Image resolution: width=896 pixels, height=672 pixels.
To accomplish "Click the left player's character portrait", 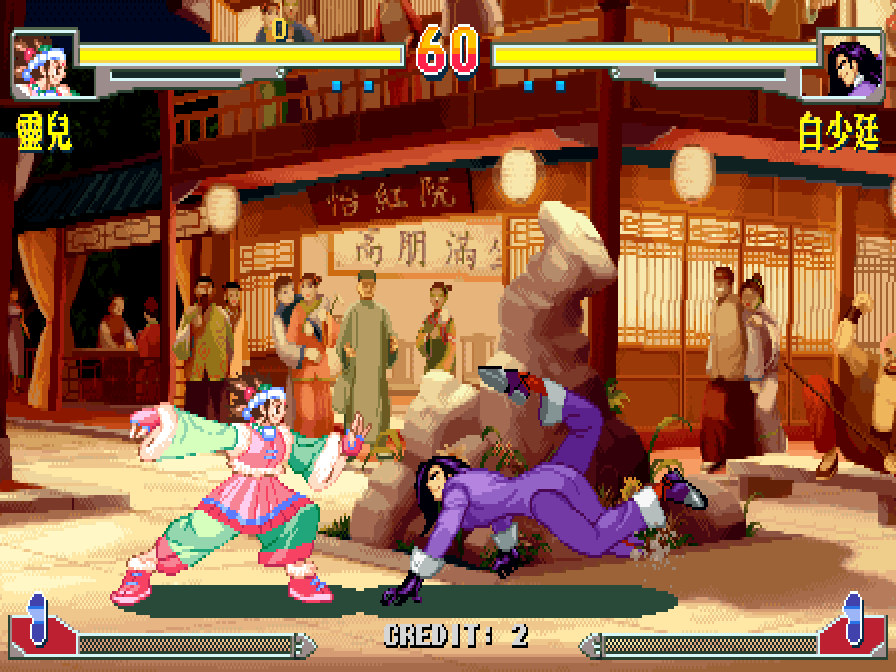I will (44, 66).
